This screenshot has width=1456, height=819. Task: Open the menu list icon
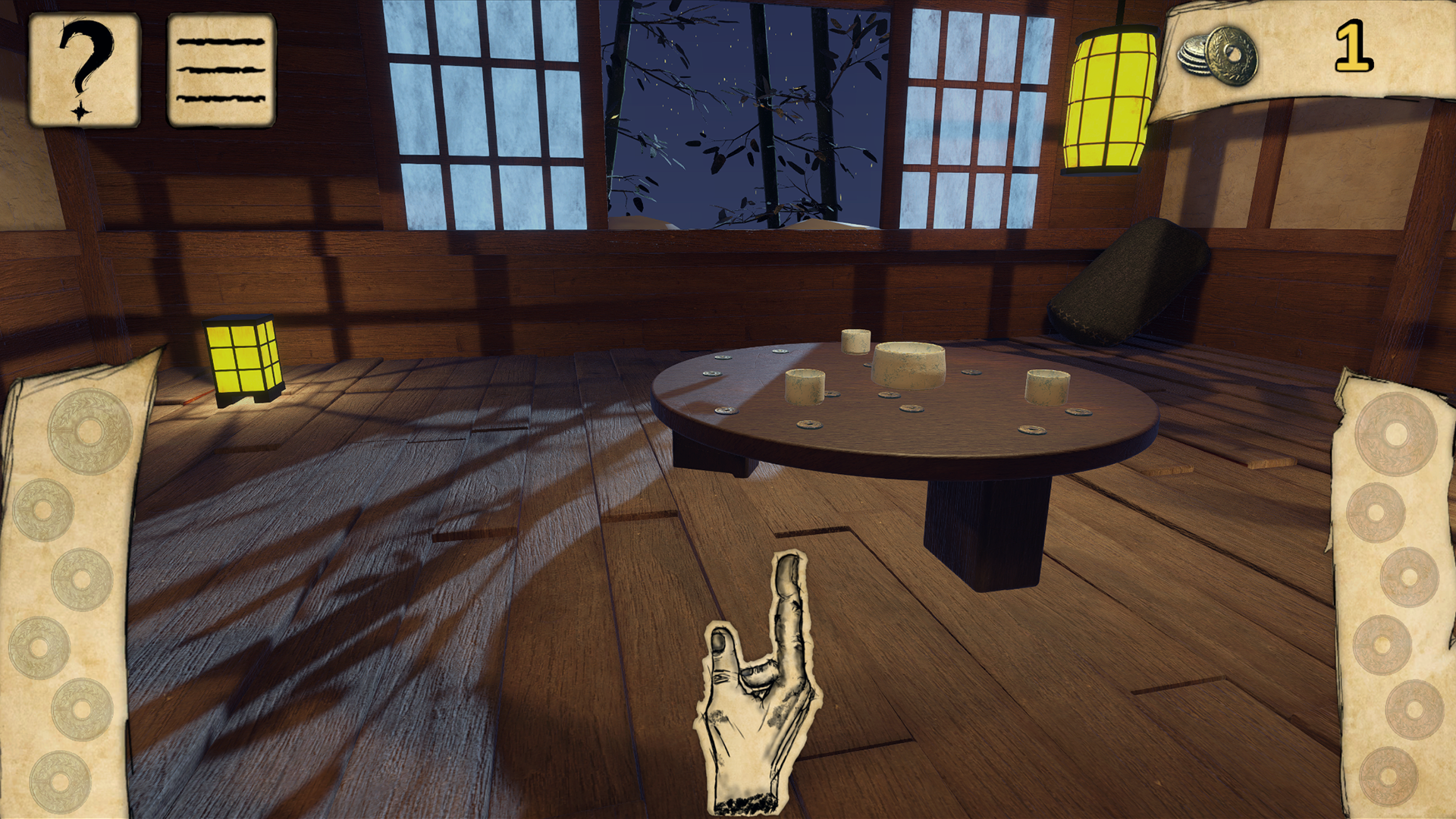(x=219, y=68)
